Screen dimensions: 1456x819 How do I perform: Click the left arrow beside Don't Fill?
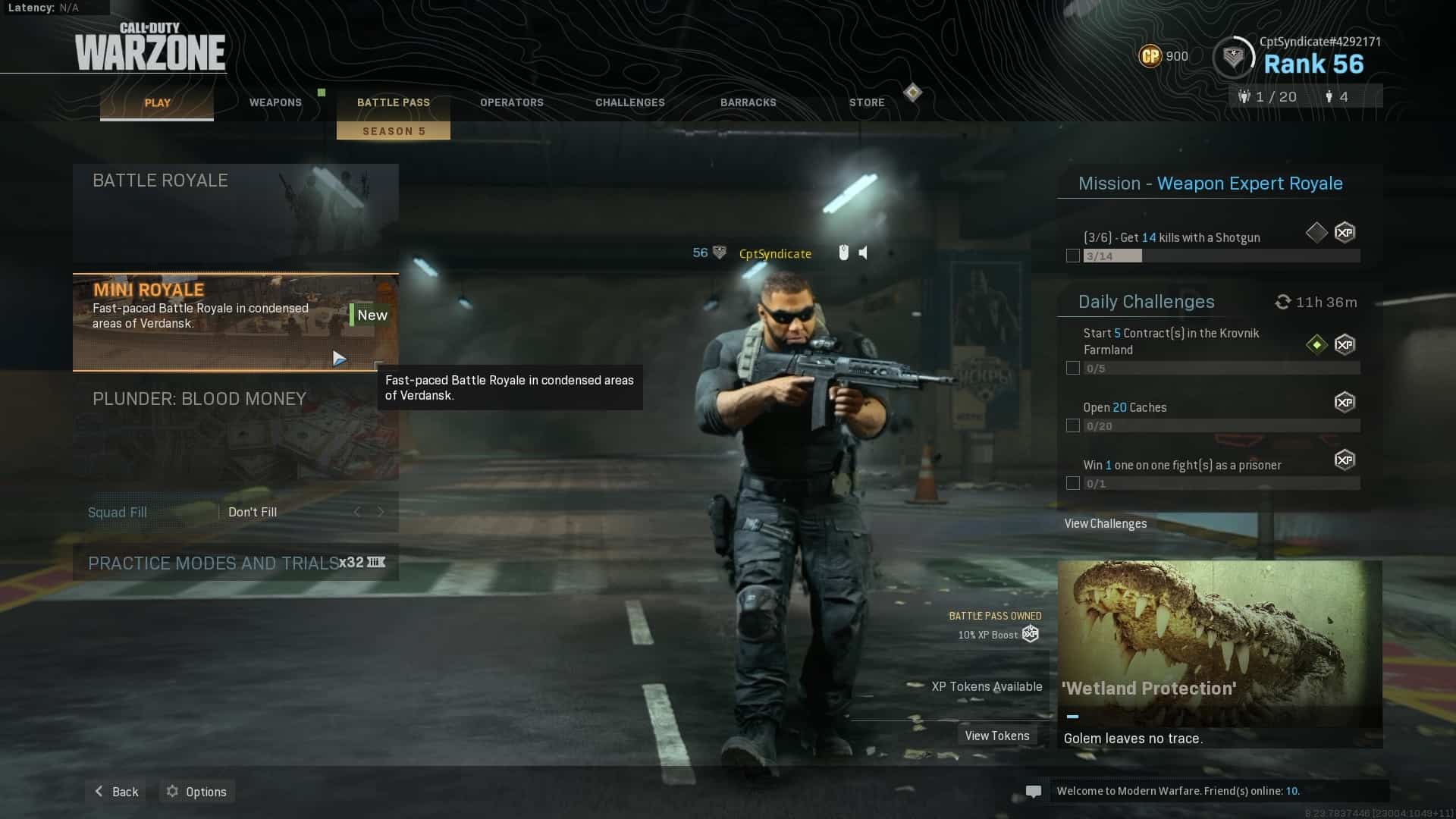pyautogui.click(x=357, y=512)
